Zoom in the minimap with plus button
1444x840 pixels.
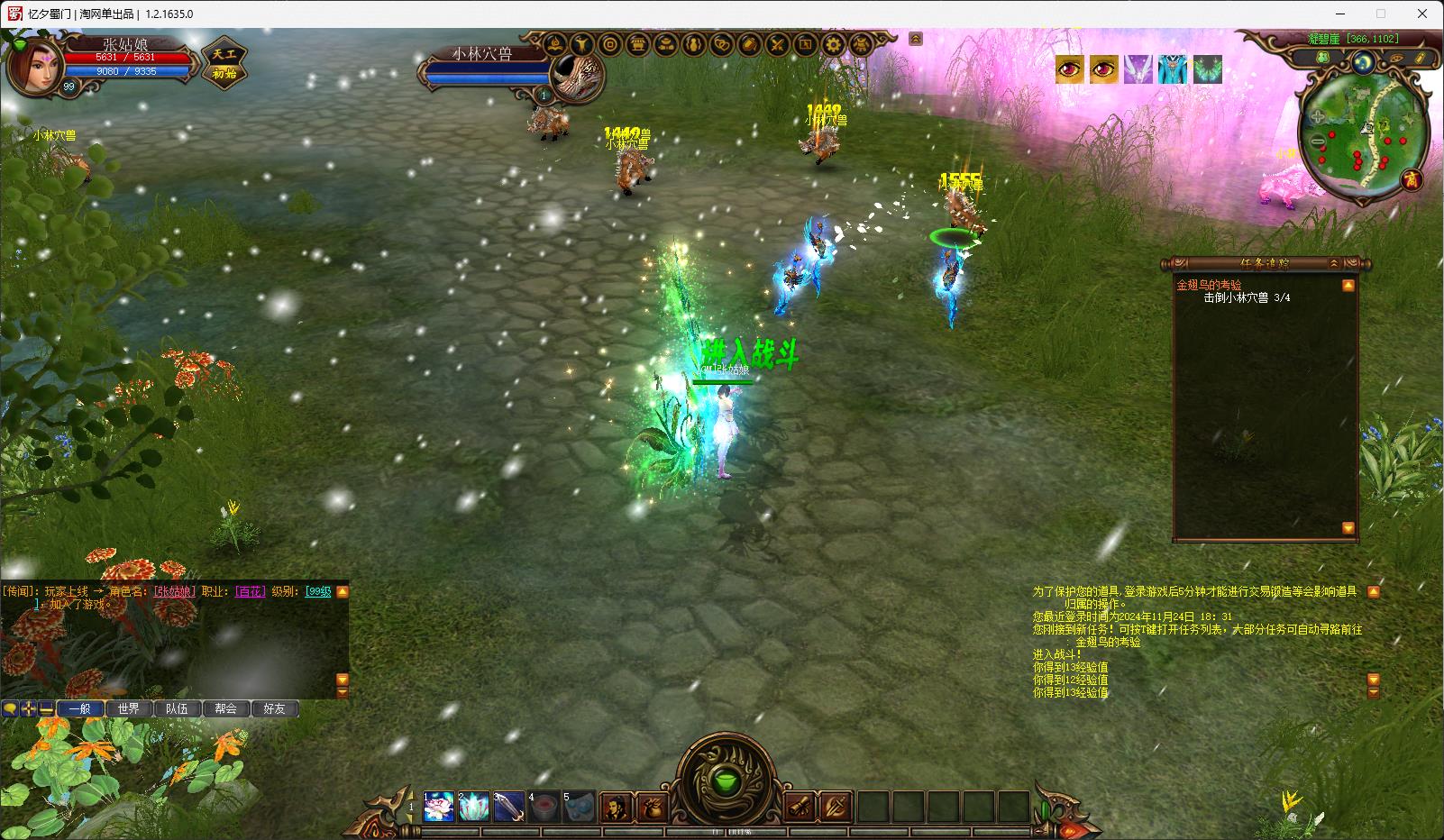click(x=1318, y=116)
